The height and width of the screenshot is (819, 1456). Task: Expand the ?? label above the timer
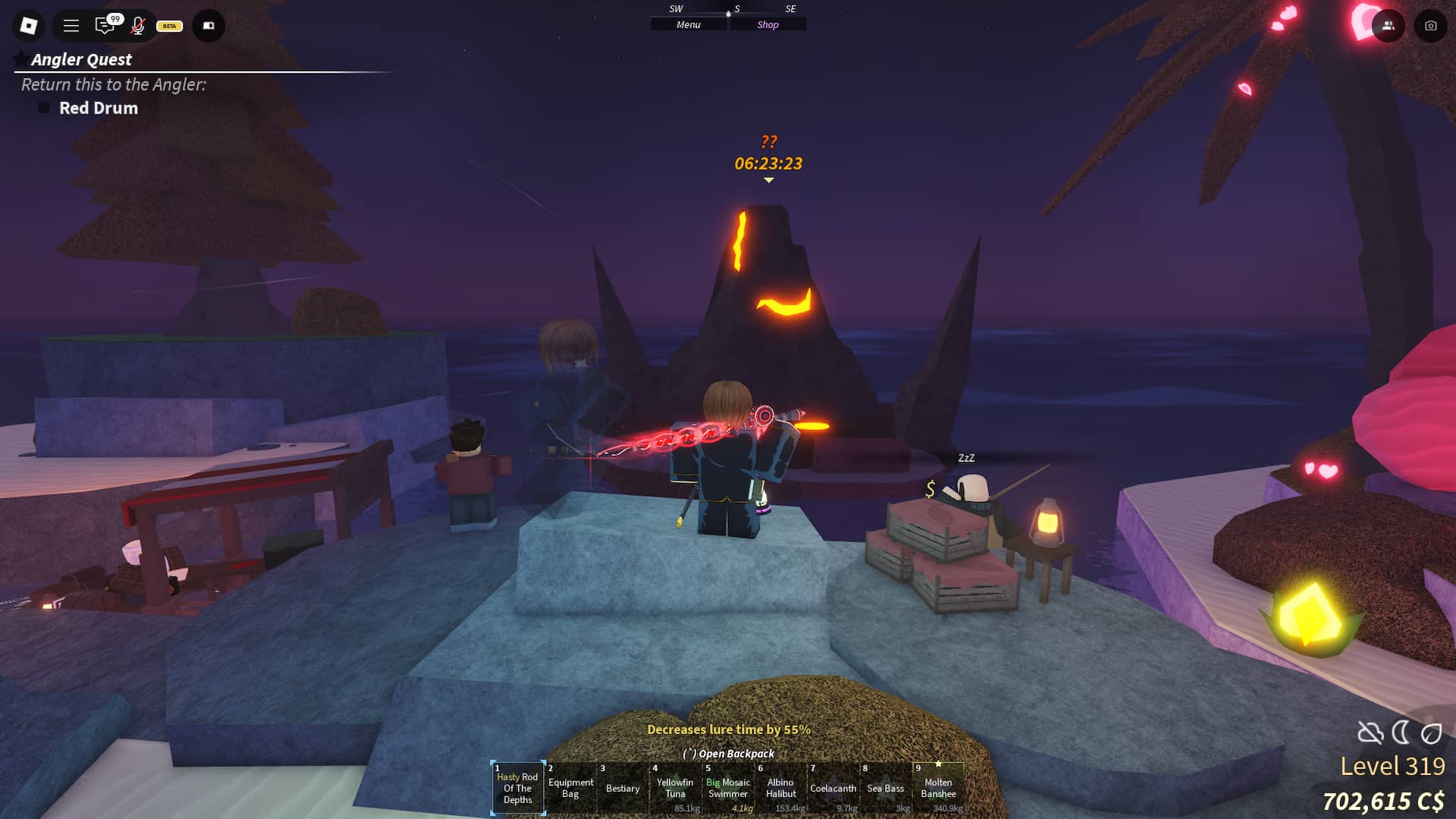768,141
